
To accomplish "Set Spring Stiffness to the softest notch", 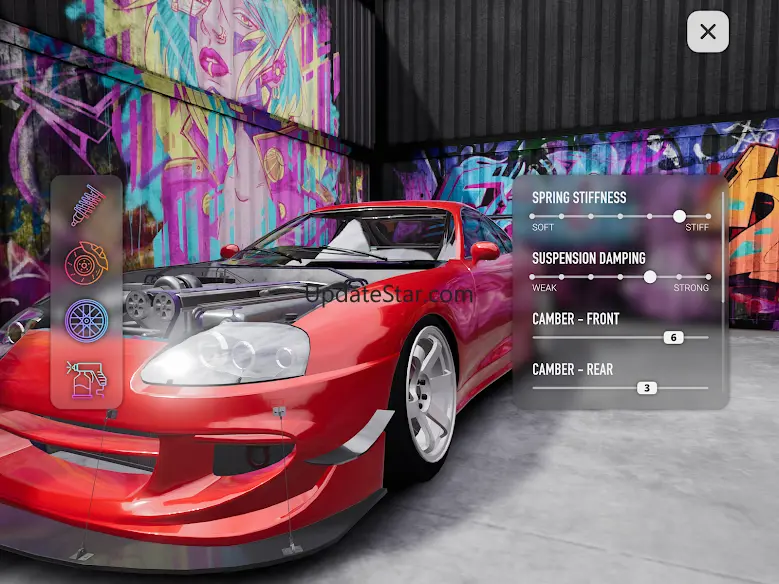I will point(533,216).
